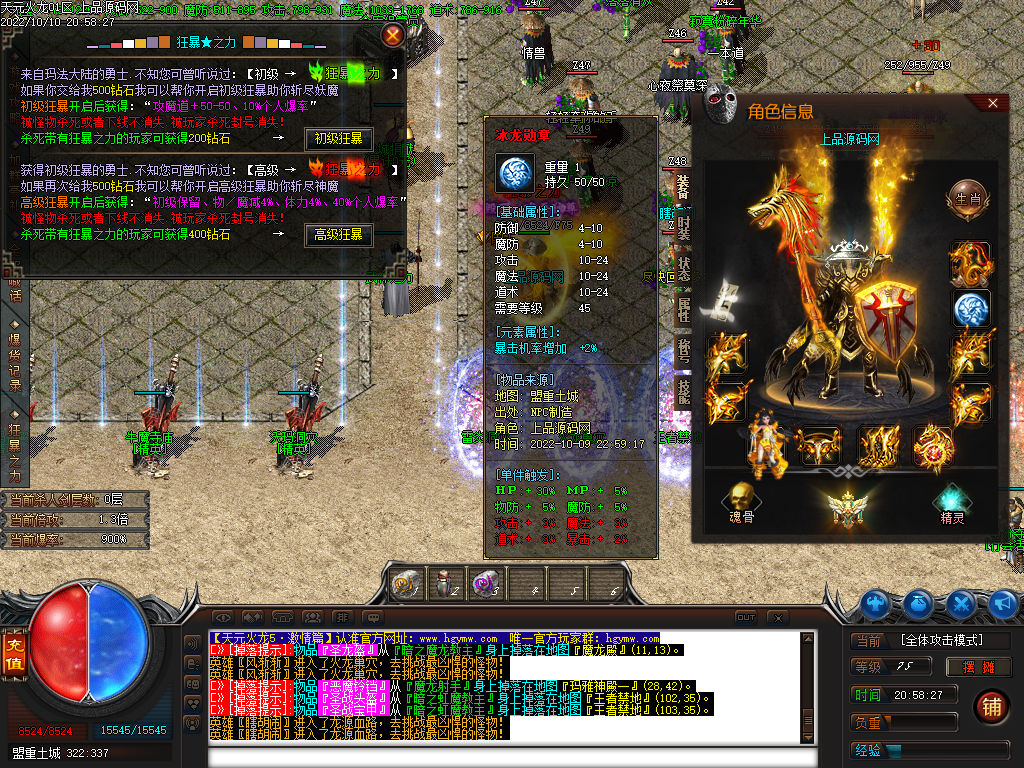Select the blue dragon medal equipment slot

point(970,309)
